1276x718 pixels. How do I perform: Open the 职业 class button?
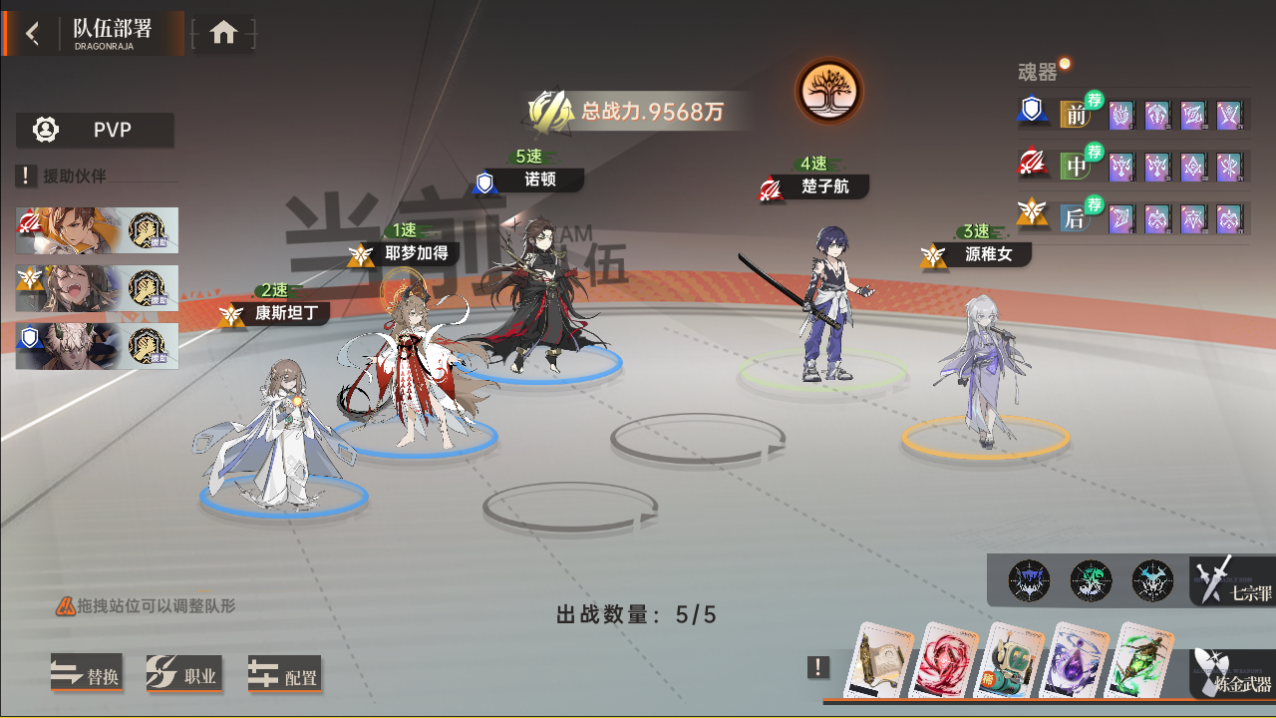(184, 675)
